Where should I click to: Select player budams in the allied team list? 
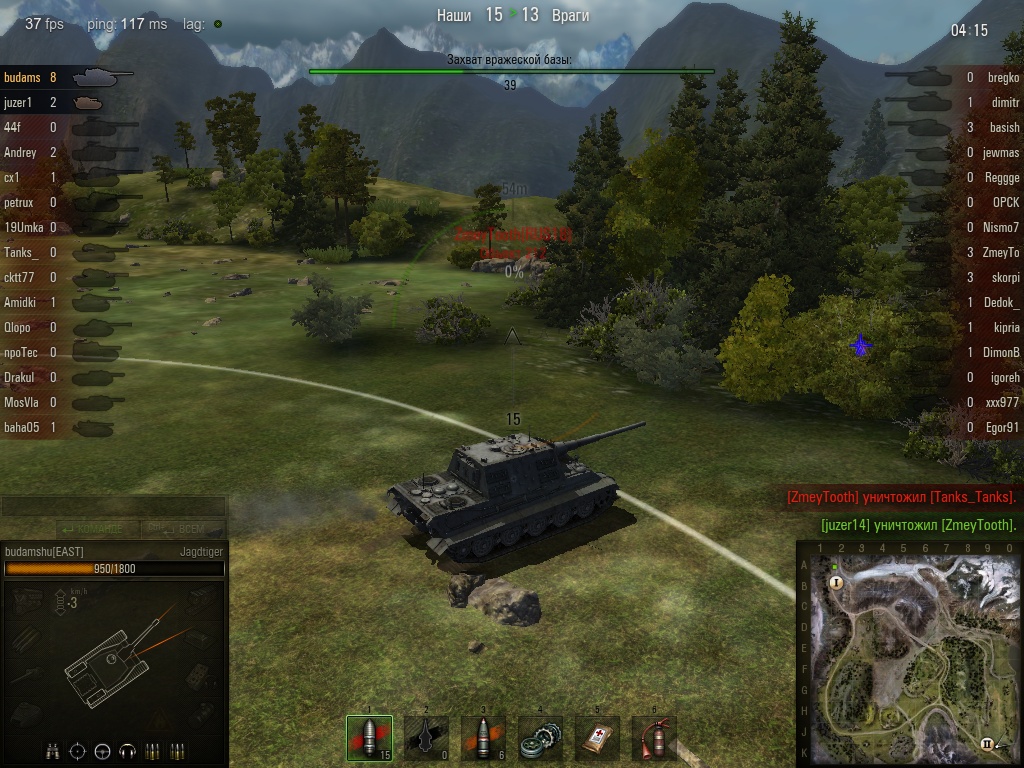(x=23, y=77)
